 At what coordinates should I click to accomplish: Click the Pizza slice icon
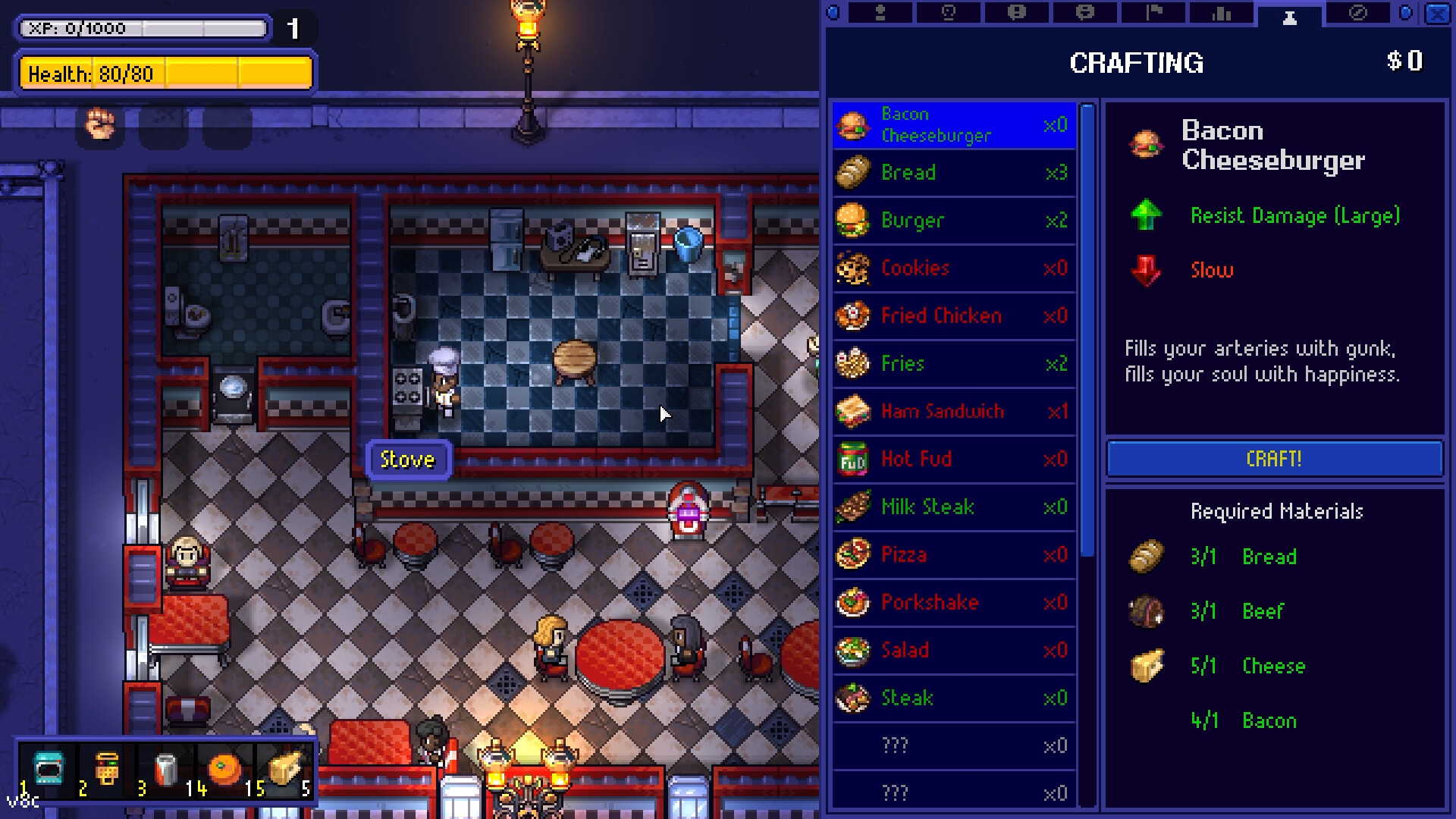pos(854,554)
